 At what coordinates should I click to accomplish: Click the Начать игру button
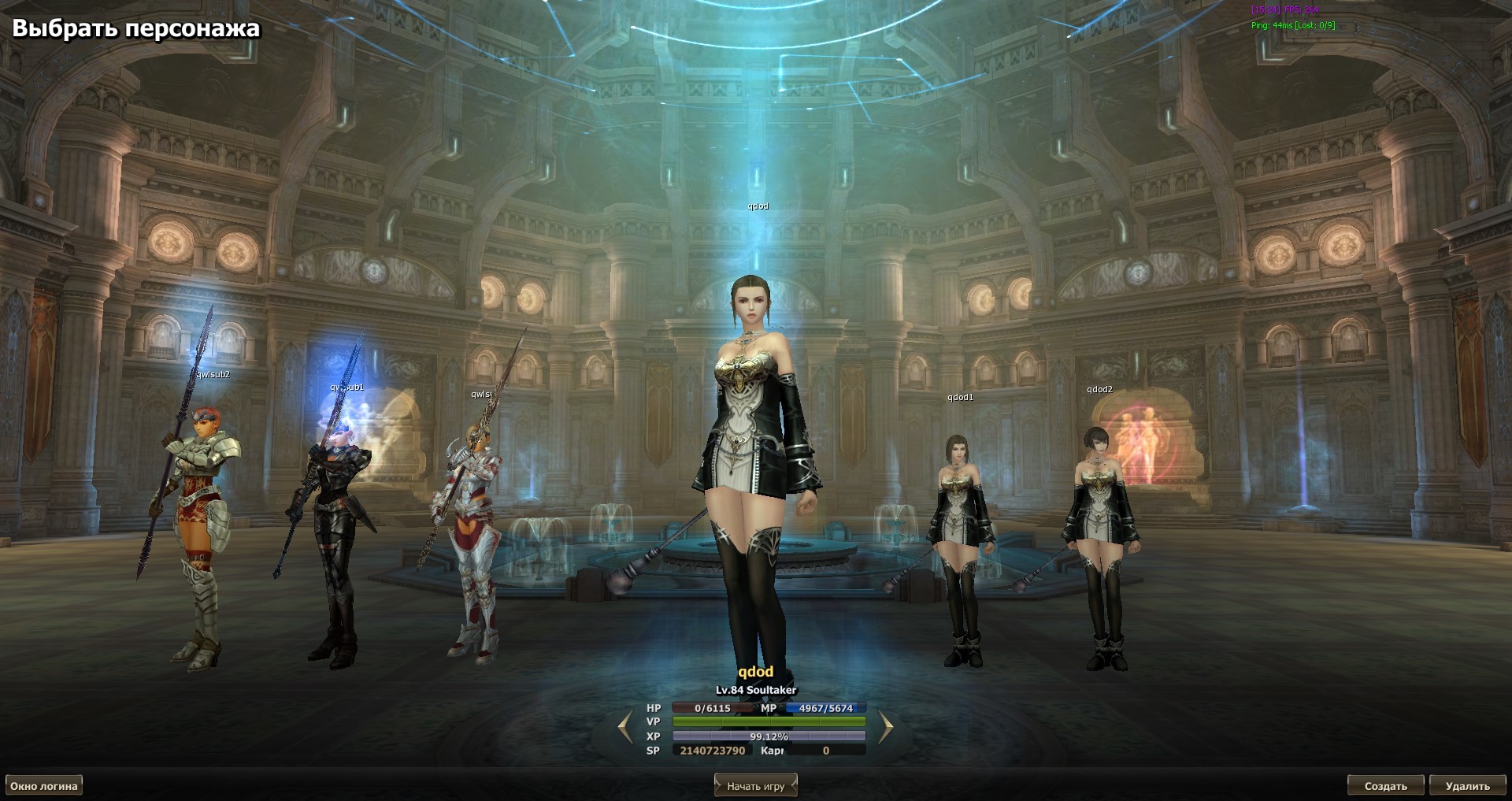[x=755, y=785]
